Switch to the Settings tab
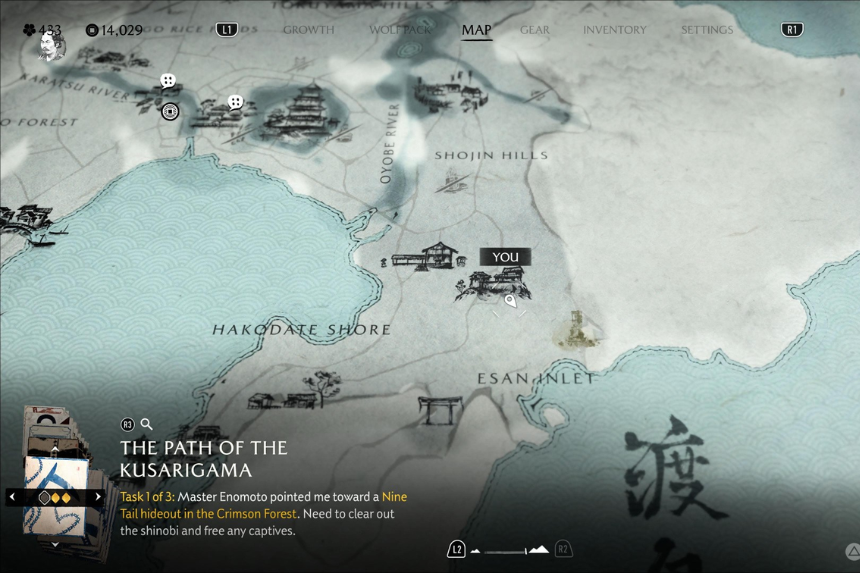 [707, 30]
